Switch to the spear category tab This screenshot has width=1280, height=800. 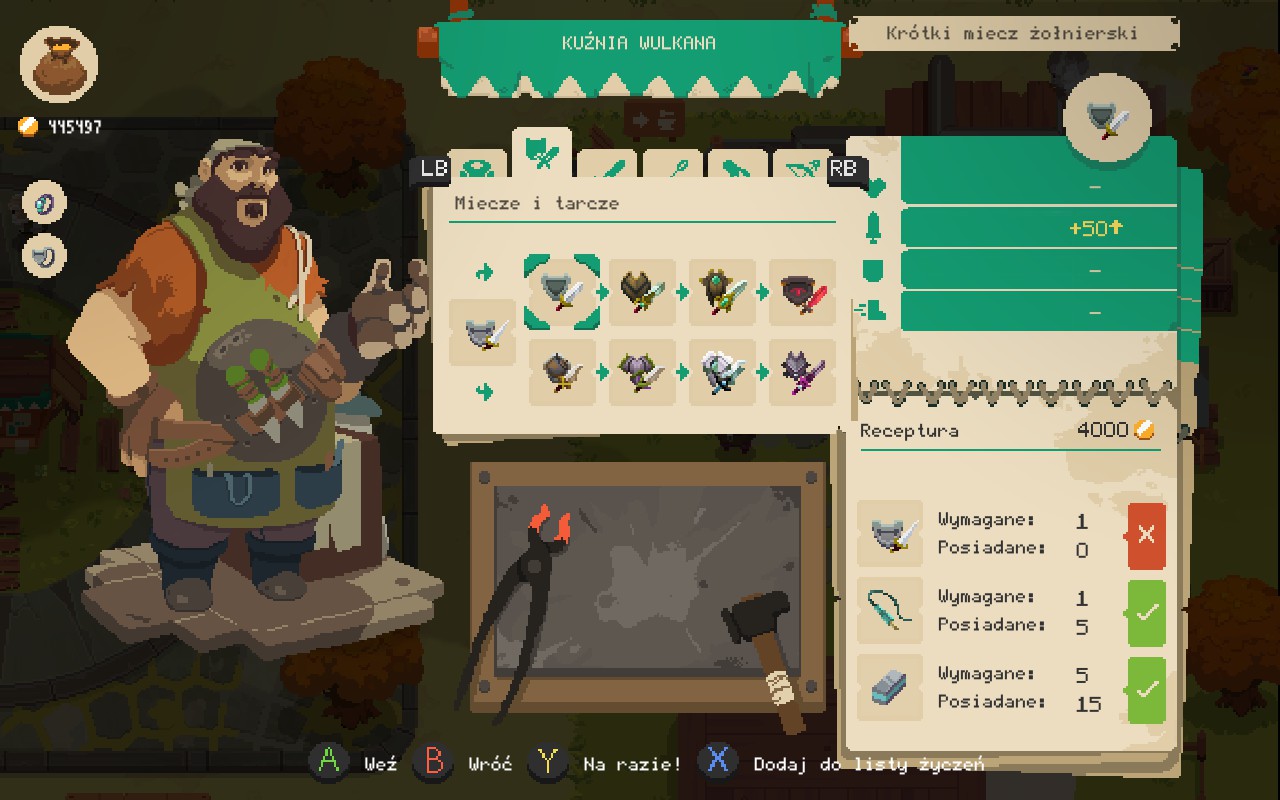point(672,170)
